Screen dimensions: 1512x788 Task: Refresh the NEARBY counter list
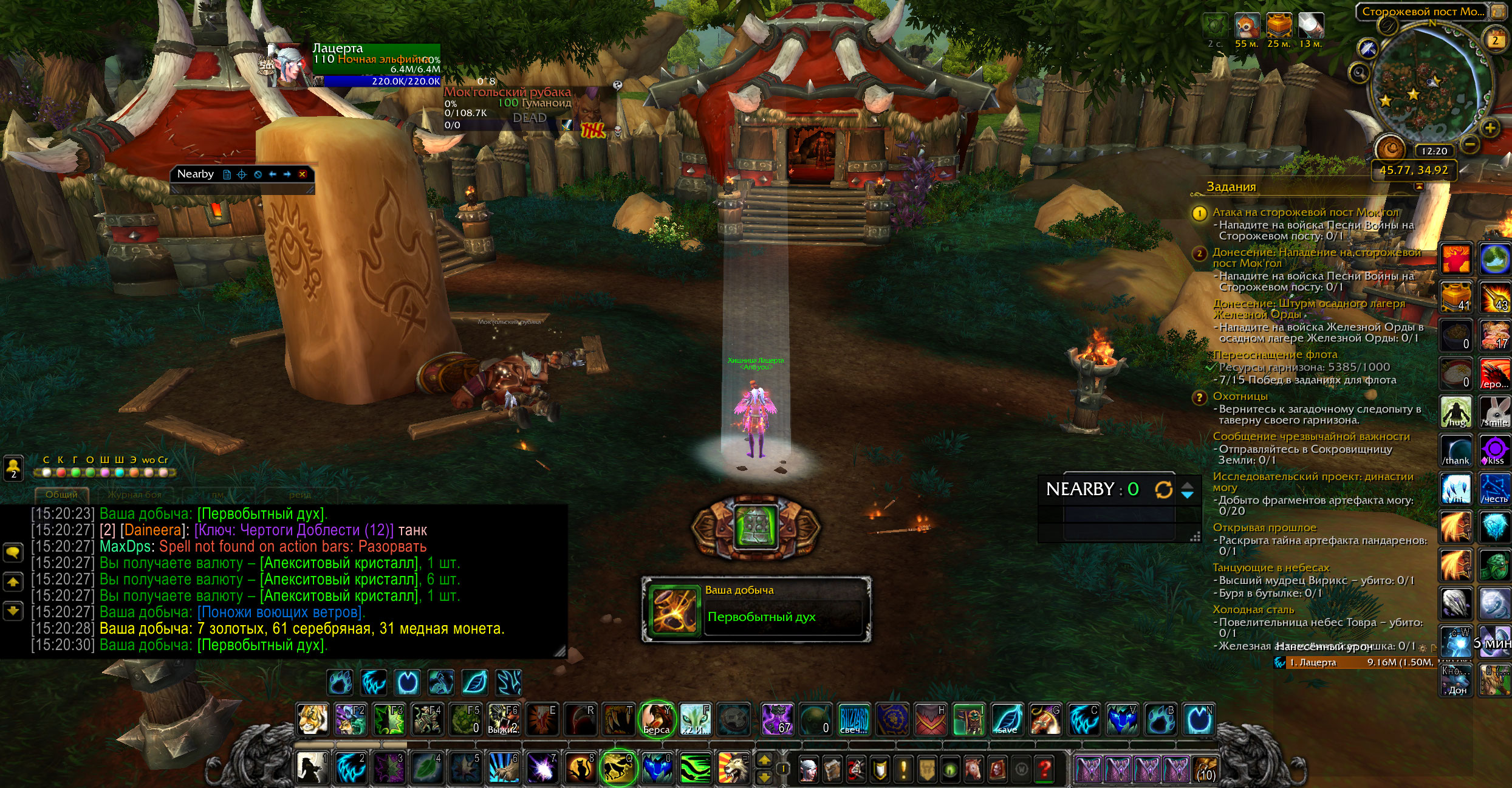tap(1163, 490)
